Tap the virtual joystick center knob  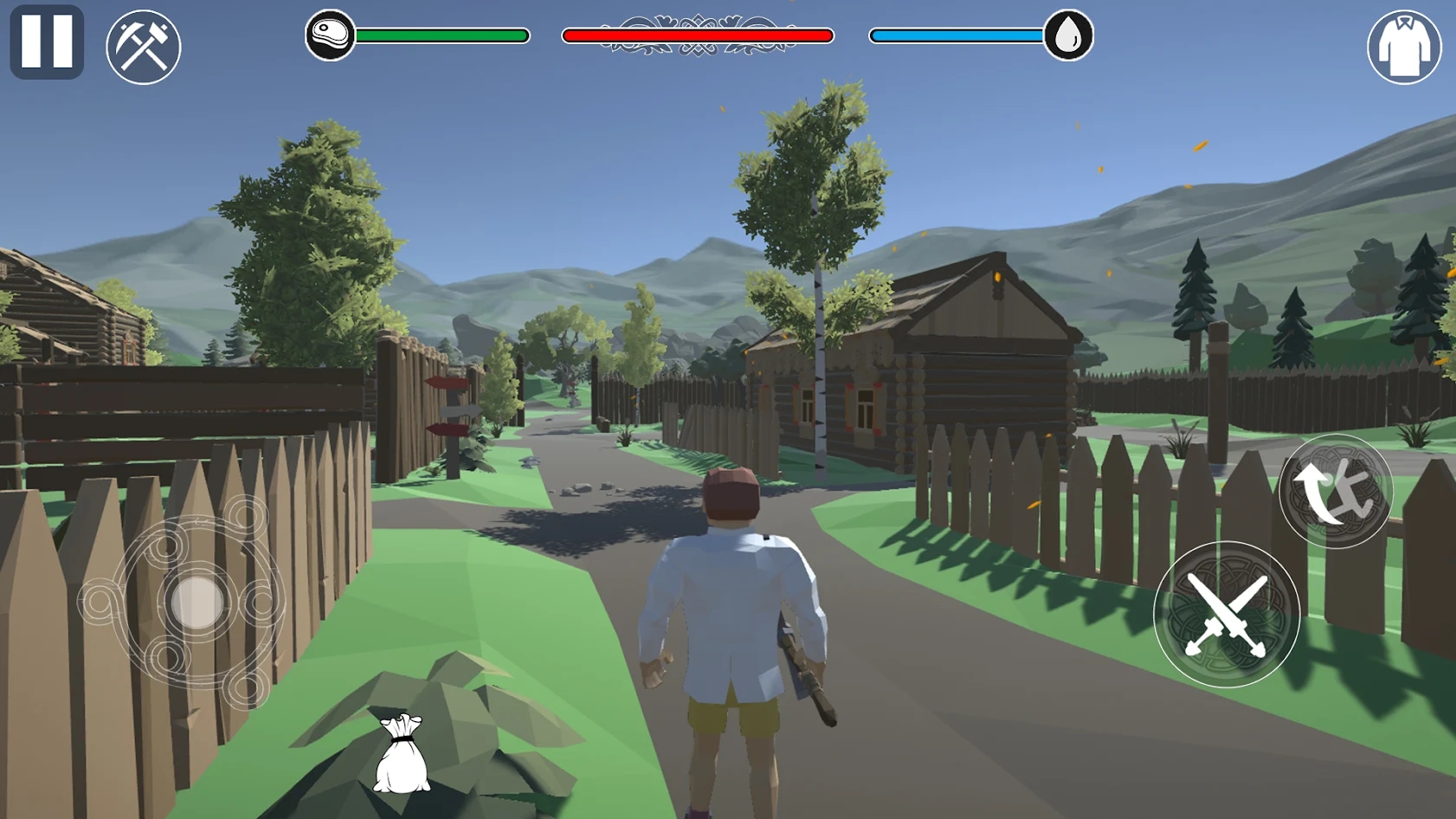click(197, 602)
